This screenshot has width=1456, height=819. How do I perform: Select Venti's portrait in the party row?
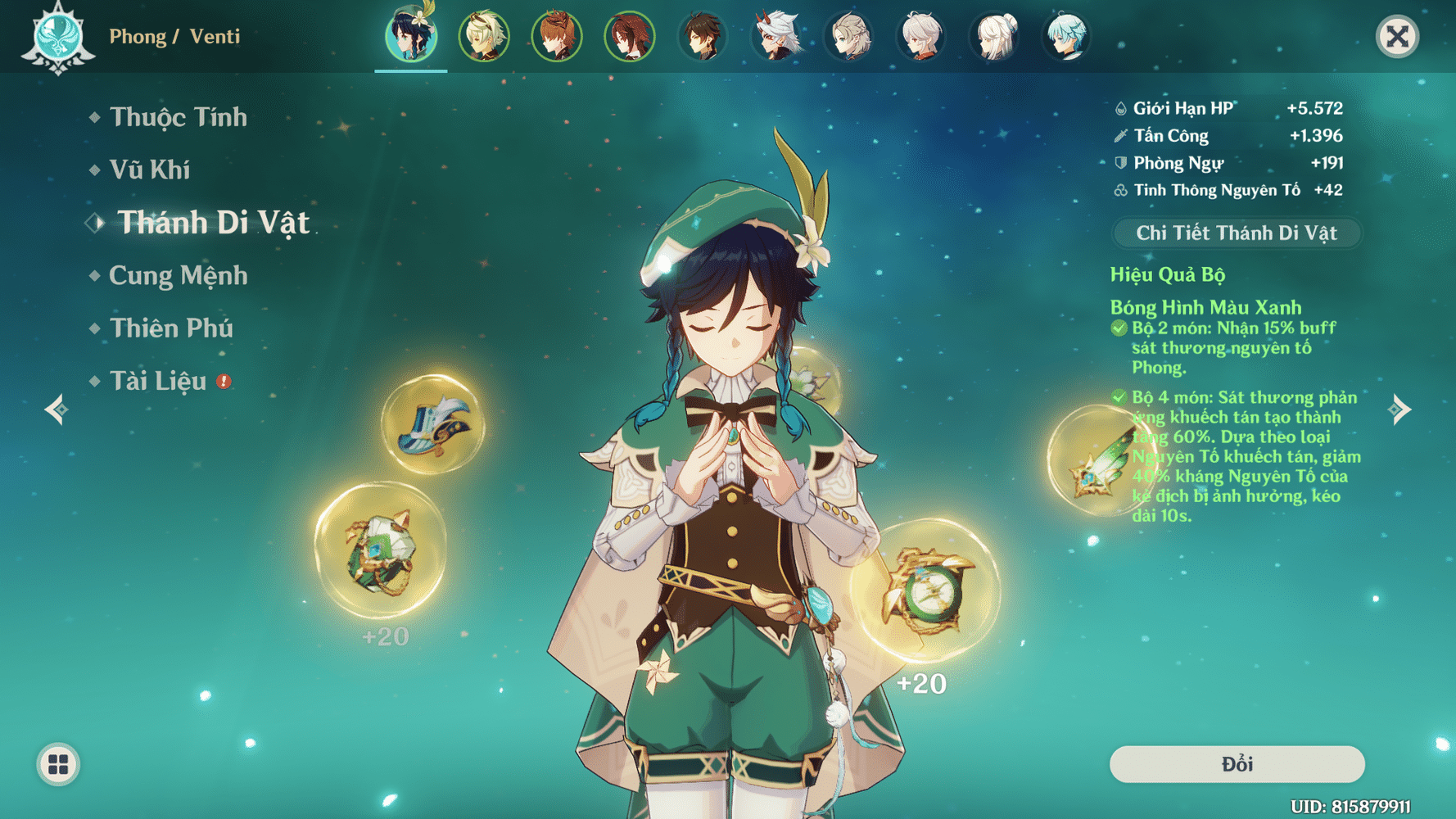pyautogui.click(x=411, y=36)
